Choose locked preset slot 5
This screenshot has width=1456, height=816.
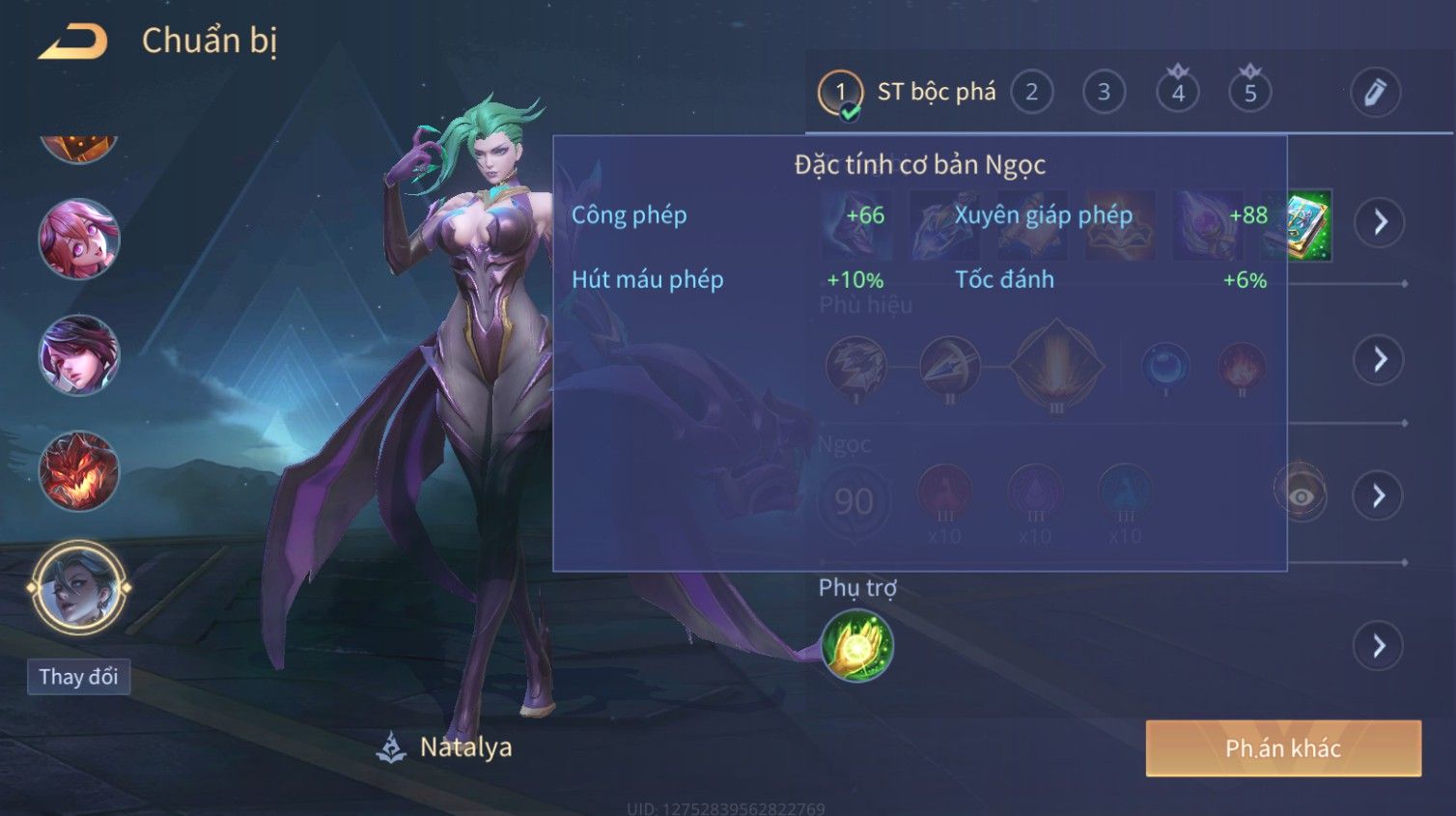[x=1249, y=93]
